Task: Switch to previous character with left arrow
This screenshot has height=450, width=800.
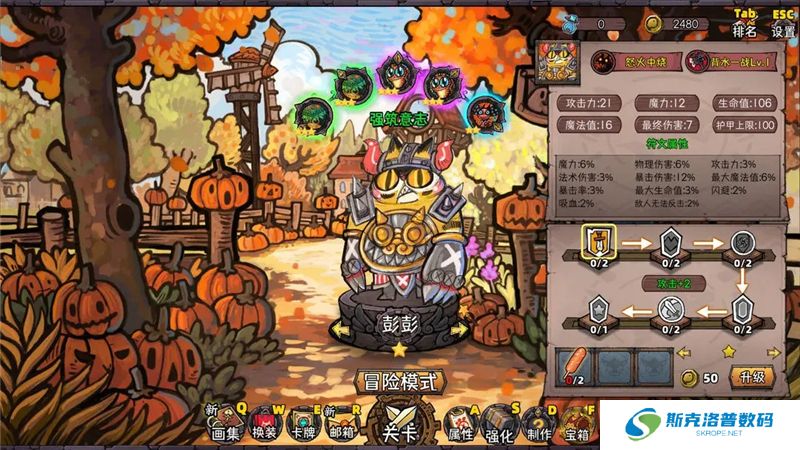Action: tap(344, 329)
